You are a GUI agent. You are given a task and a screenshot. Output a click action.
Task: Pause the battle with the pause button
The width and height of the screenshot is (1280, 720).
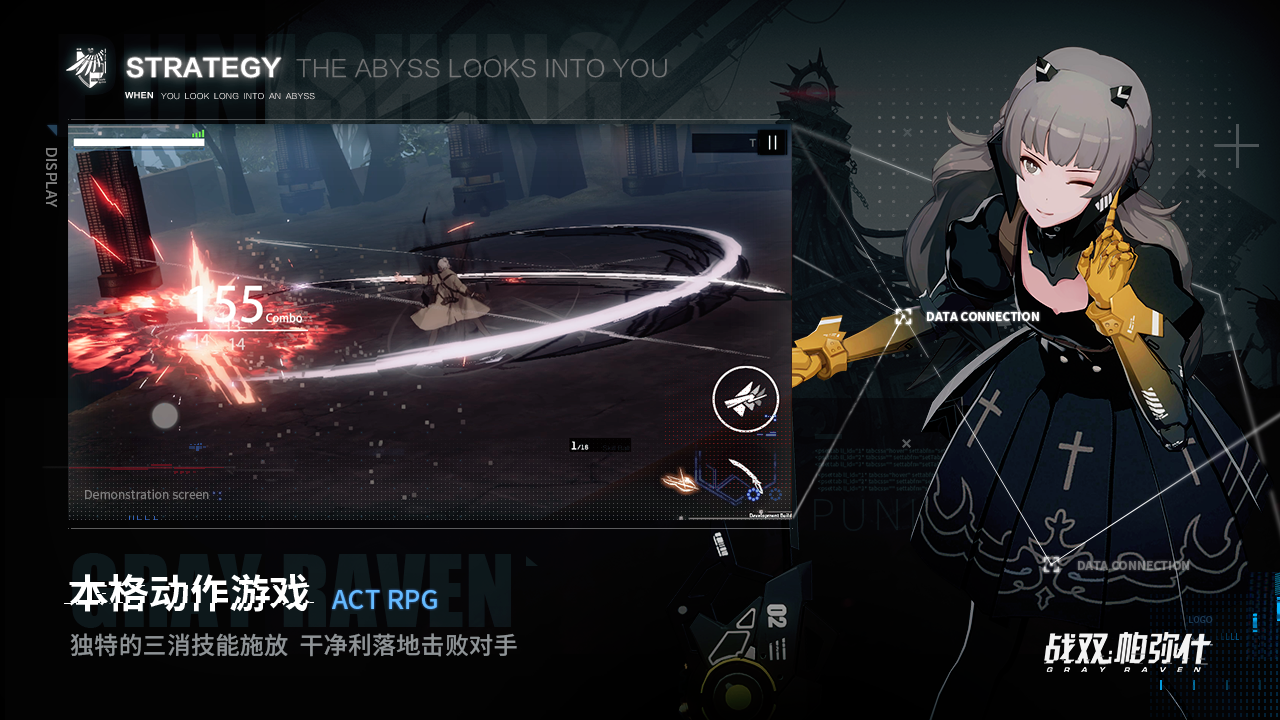772,143
